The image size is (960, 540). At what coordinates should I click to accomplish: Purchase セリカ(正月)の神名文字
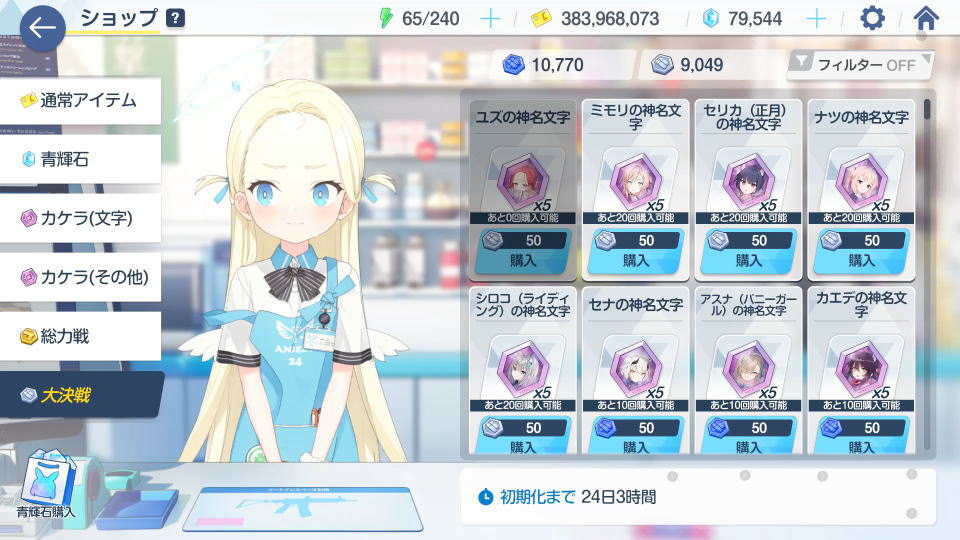click(x=749, y=250)
